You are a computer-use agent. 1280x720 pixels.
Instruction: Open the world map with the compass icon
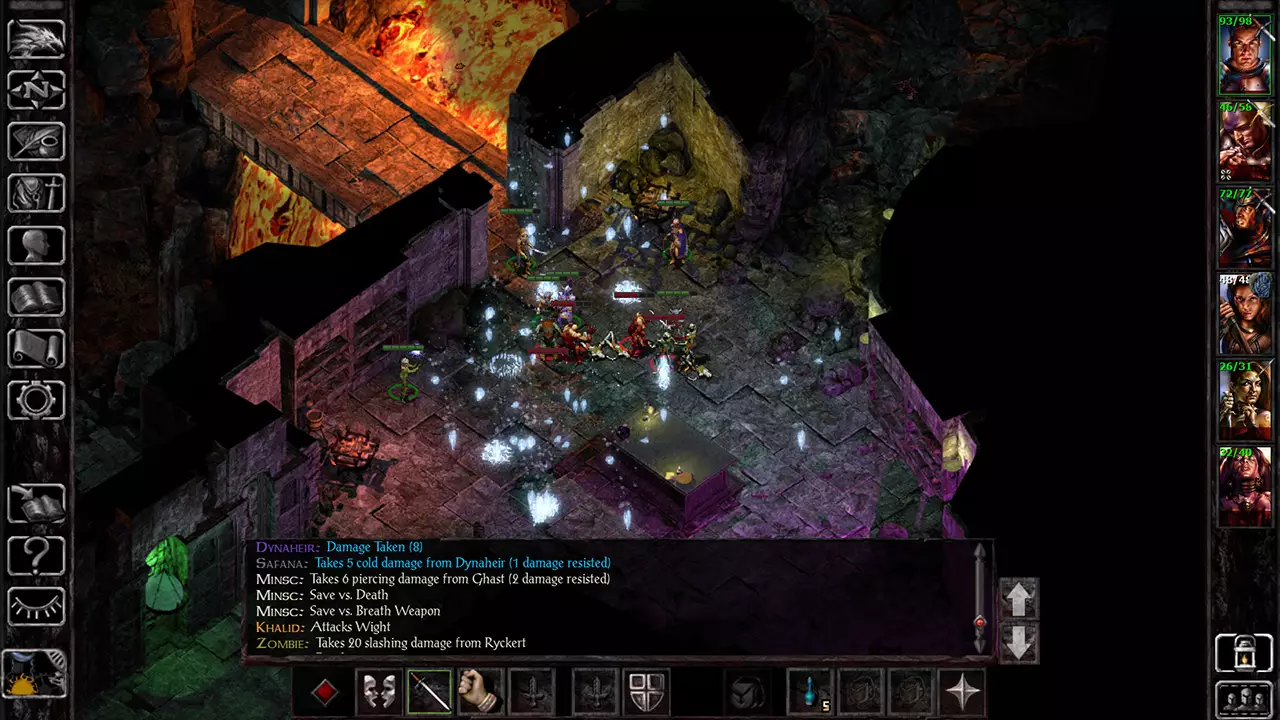click(36, 91)
